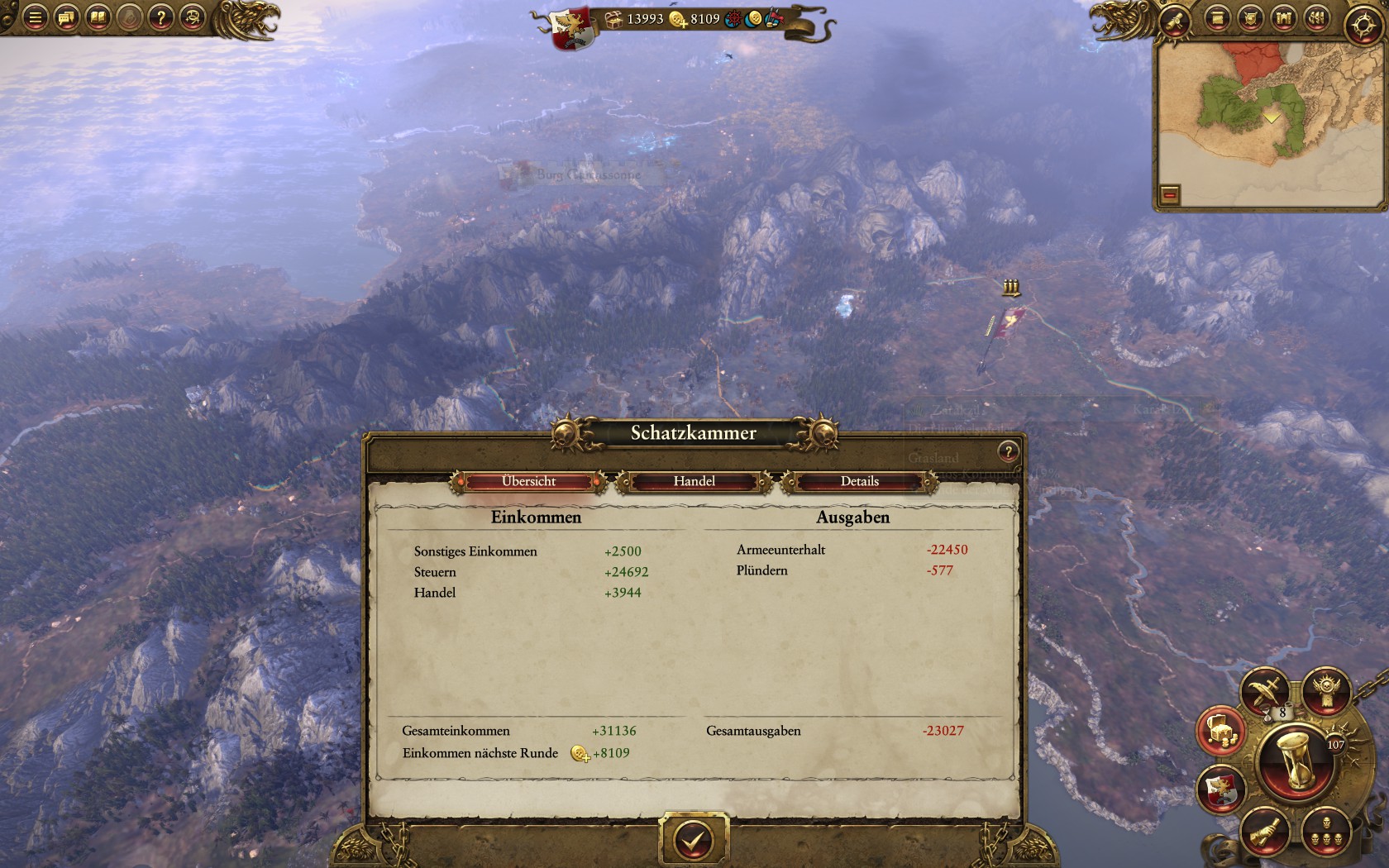
Task: Open the quill and sword button
Action: coord(1264,691)
